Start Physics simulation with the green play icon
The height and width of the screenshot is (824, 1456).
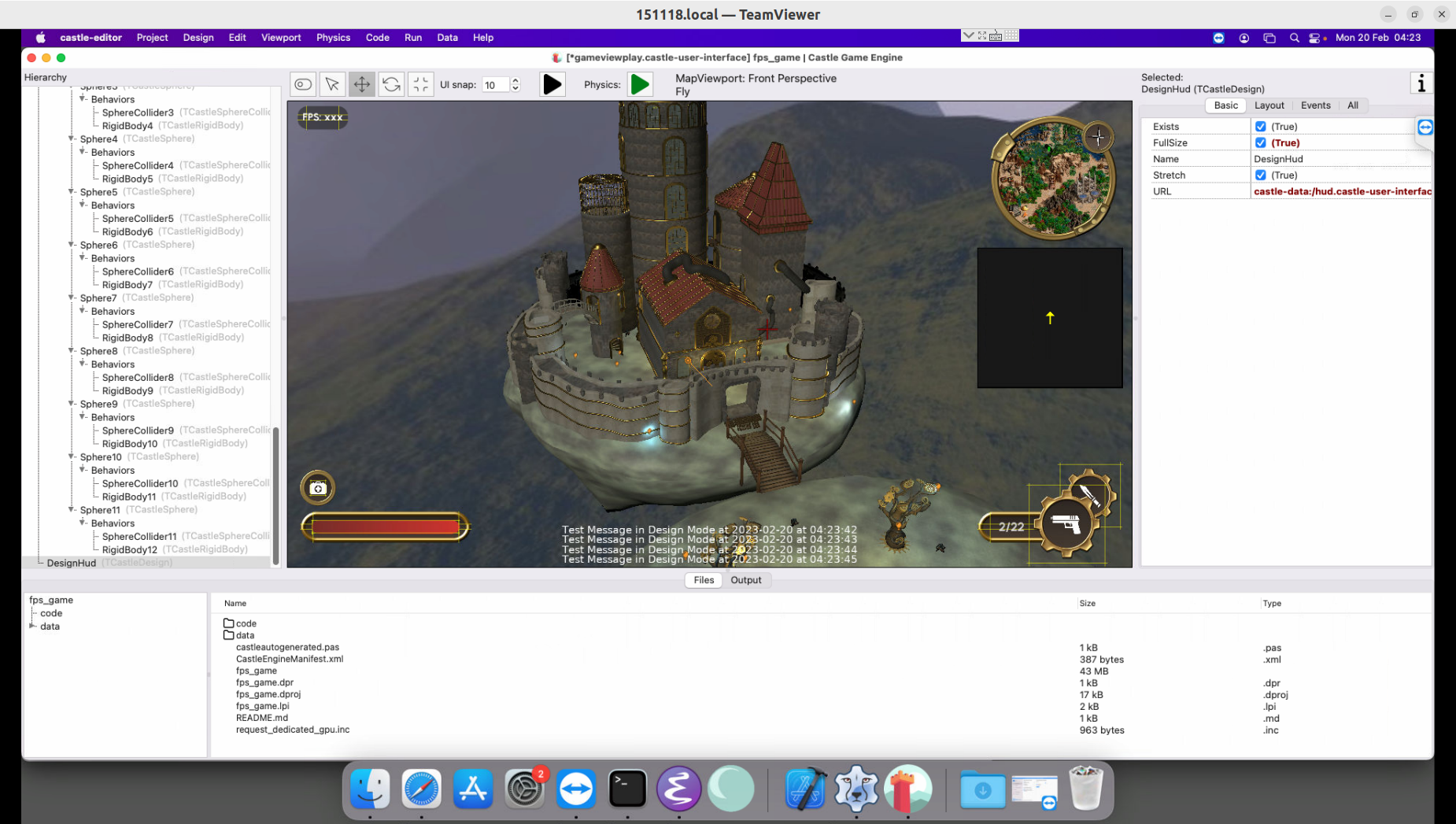pyautogui.click(x=640, y=84)
